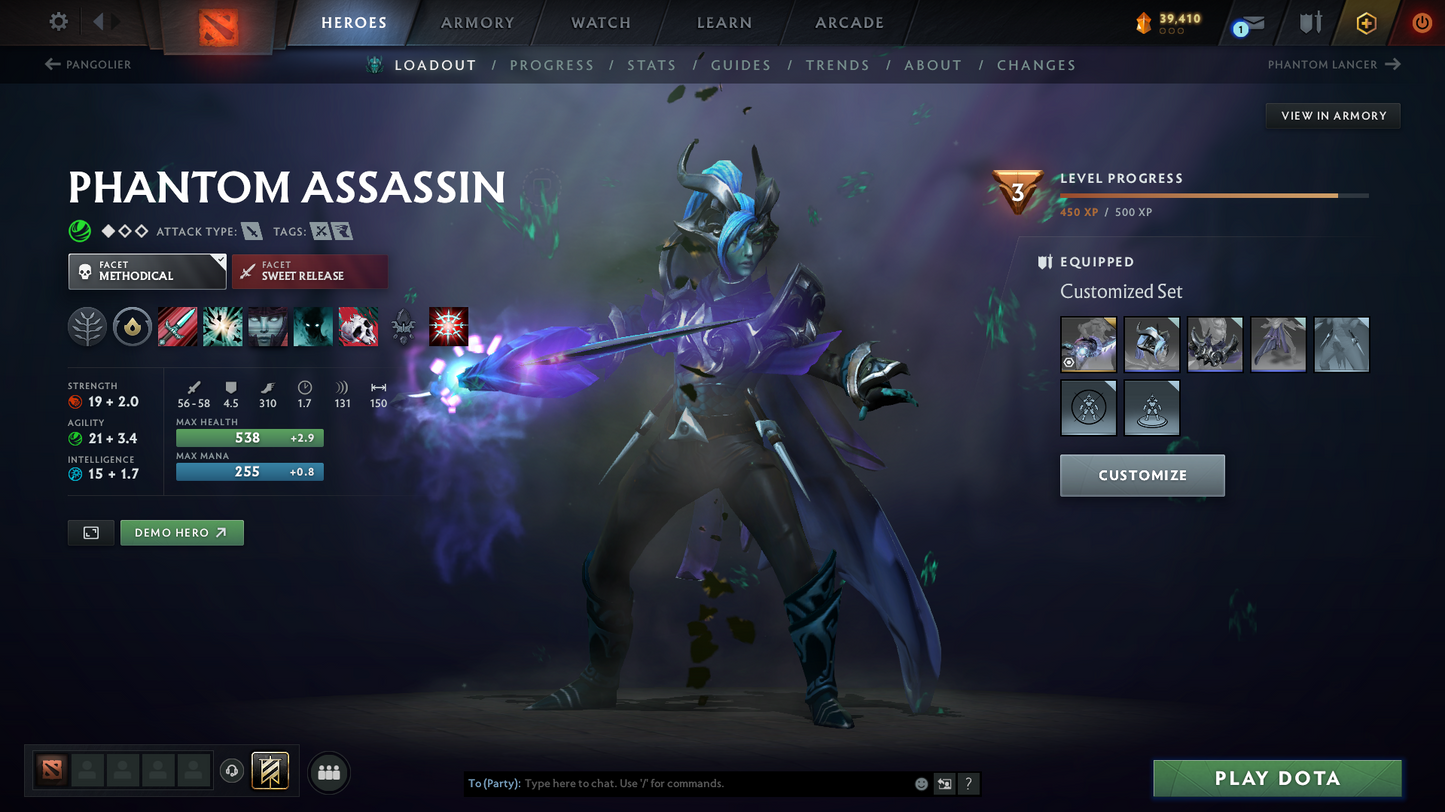
Task: Open the mail notification icon
Action: pyautogui.click(x=1252, y=24)
